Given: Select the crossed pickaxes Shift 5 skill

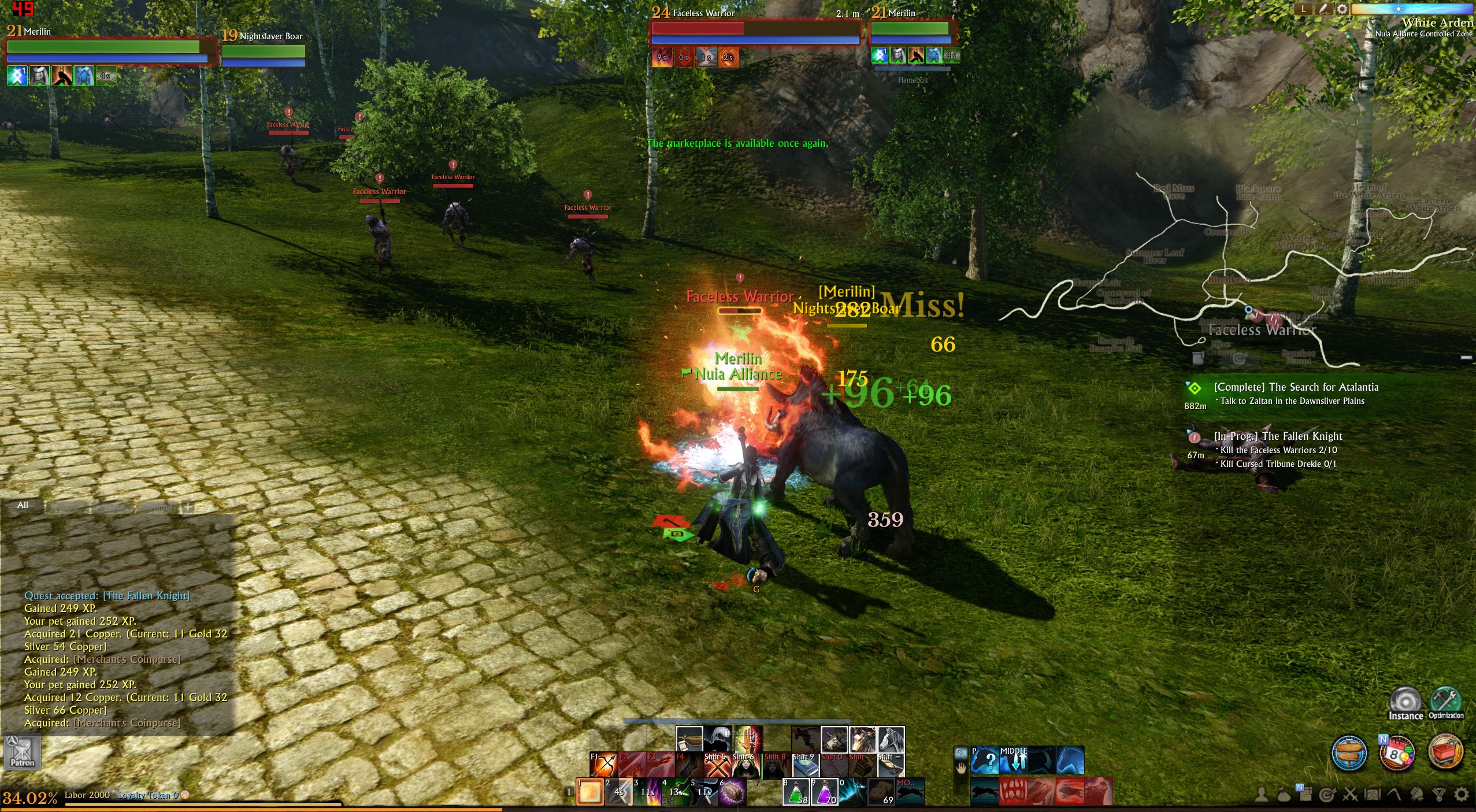Looking at the screenshot, I should click(717, 765).
